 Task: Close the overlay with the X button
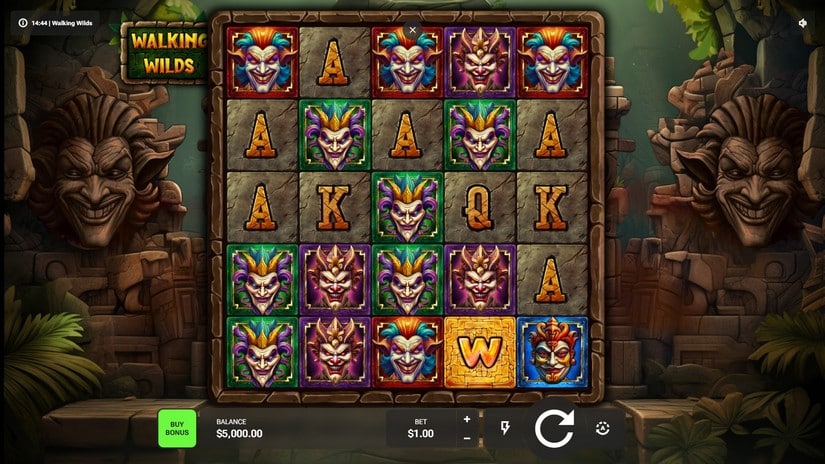[412, 30]
